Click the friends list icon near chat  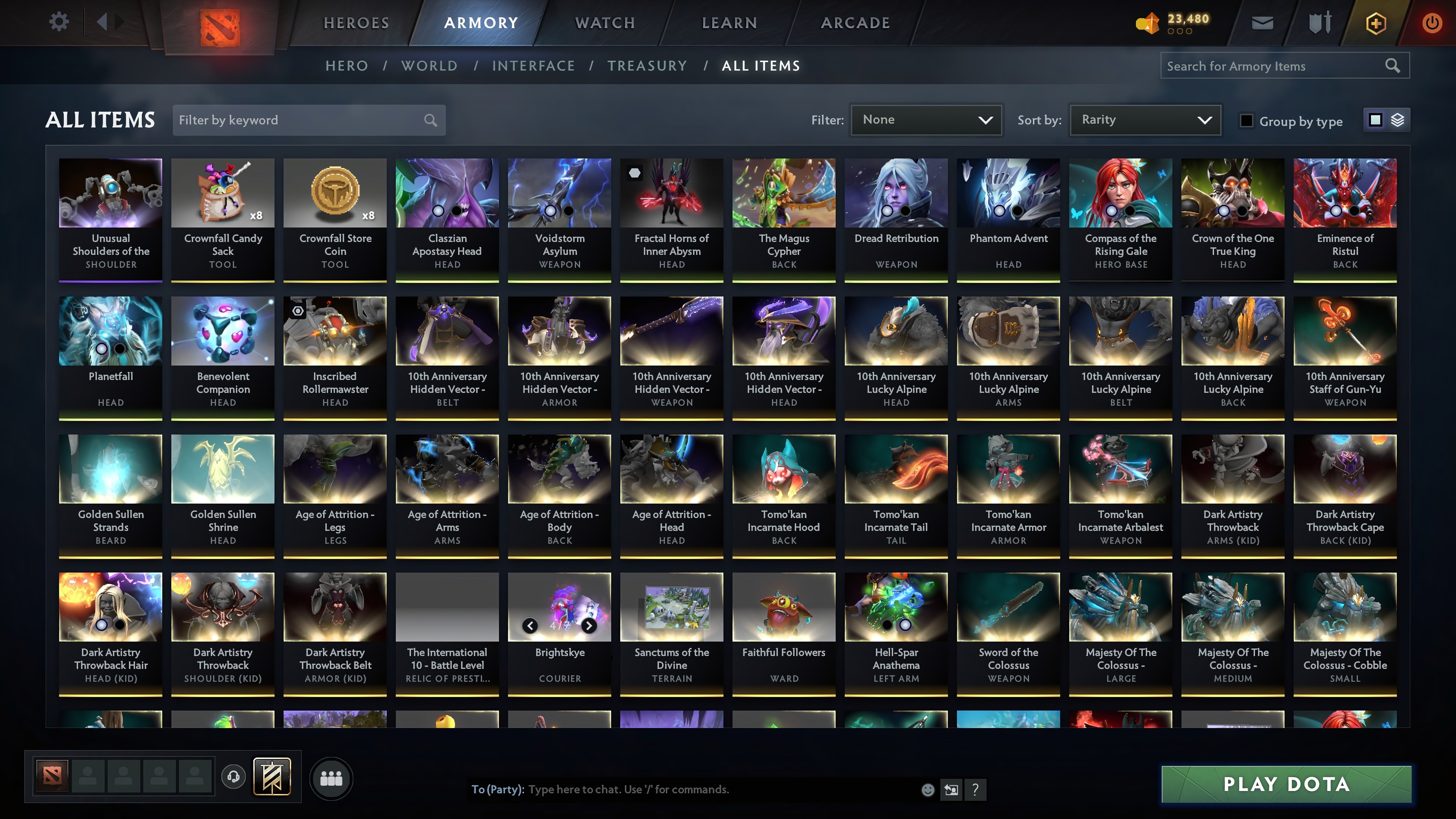point(332,777)
